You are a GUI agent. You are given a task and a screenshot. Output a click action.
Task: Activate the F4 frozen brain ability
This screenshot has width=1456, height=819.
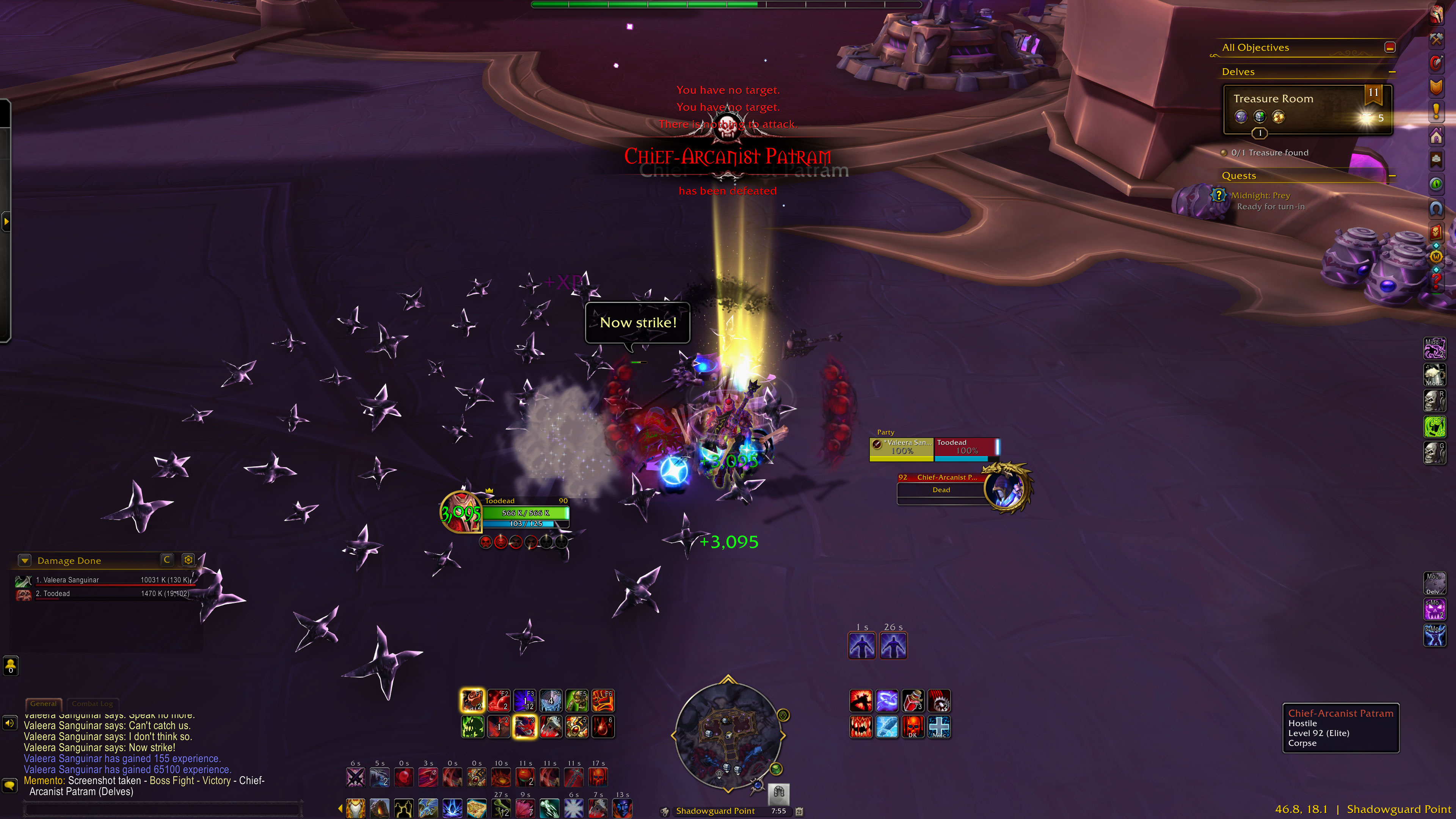point(551,701)
